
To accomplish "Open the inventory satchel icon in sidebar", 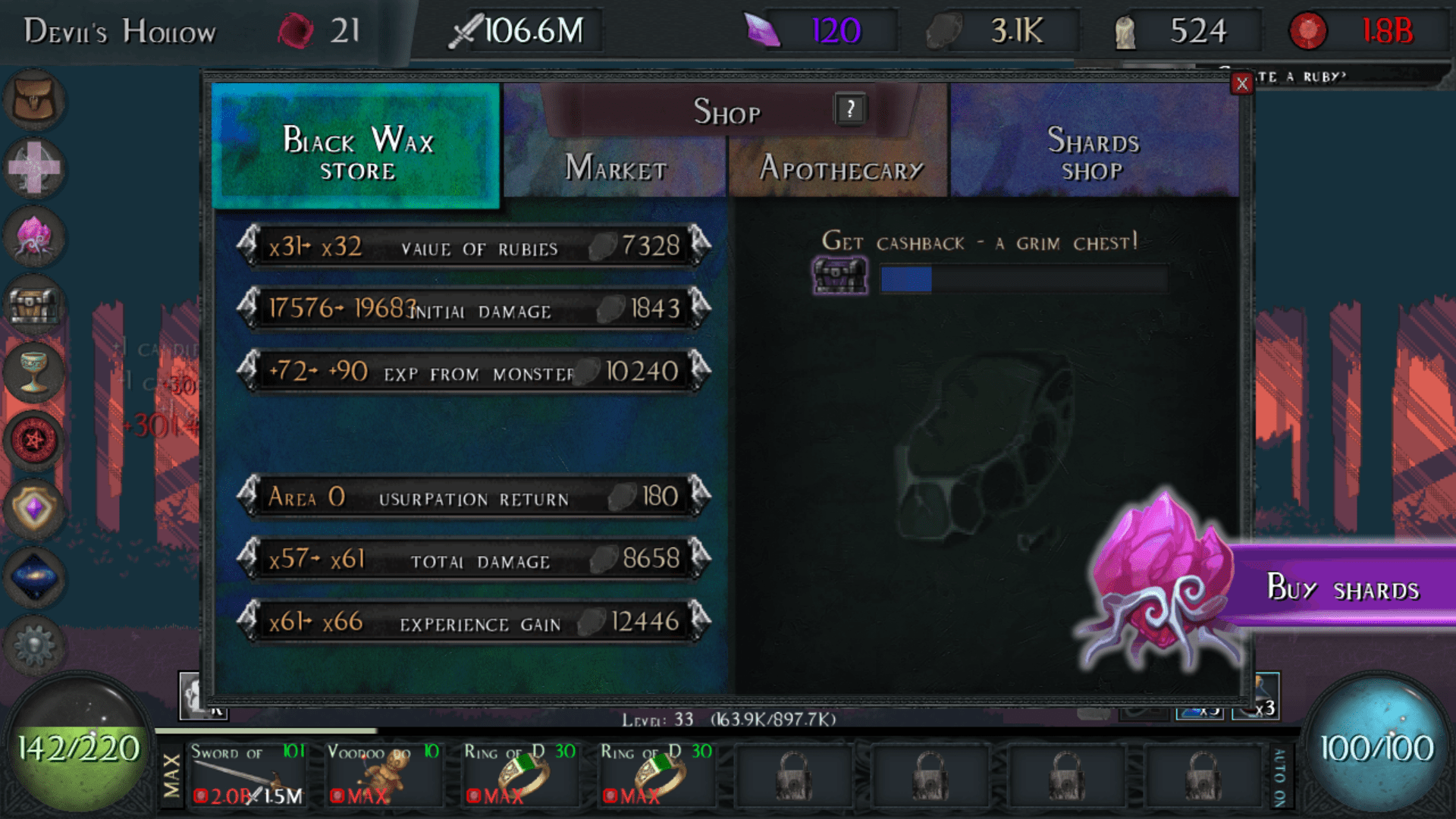I will point(35,101).
